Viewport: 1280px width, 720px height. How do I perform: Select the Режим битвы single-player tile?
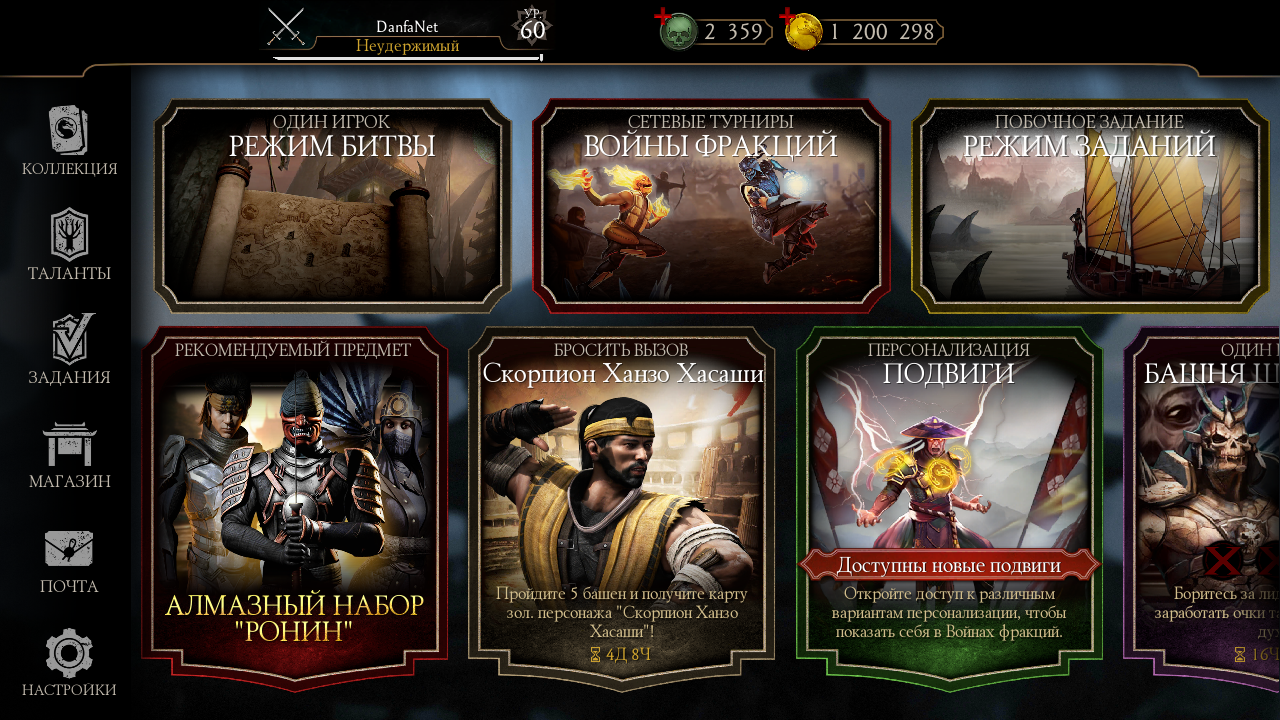click(332, 206)
